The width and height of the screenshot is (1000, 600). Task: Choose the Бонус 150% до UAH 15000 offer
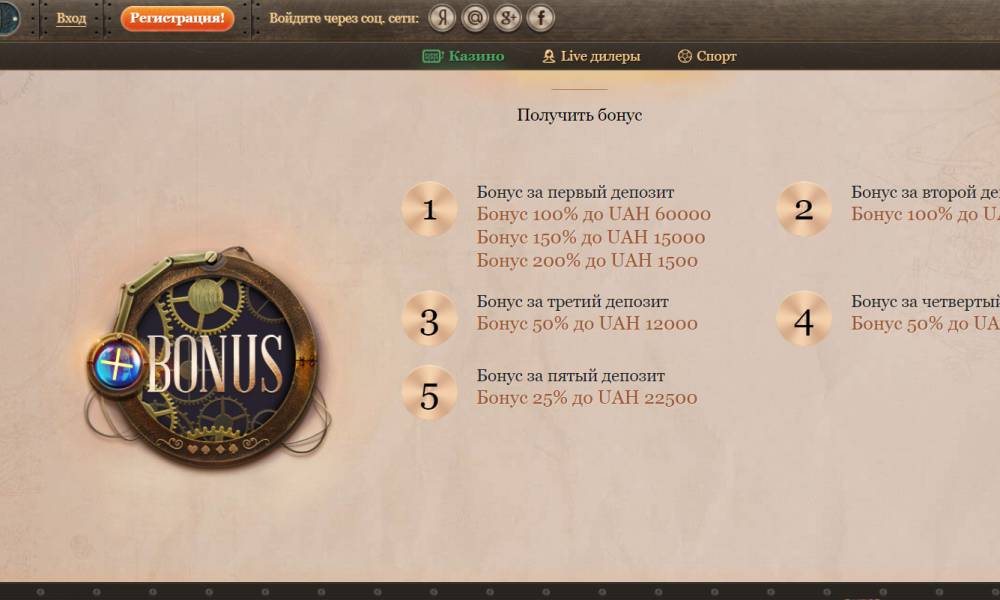[590, 238]
